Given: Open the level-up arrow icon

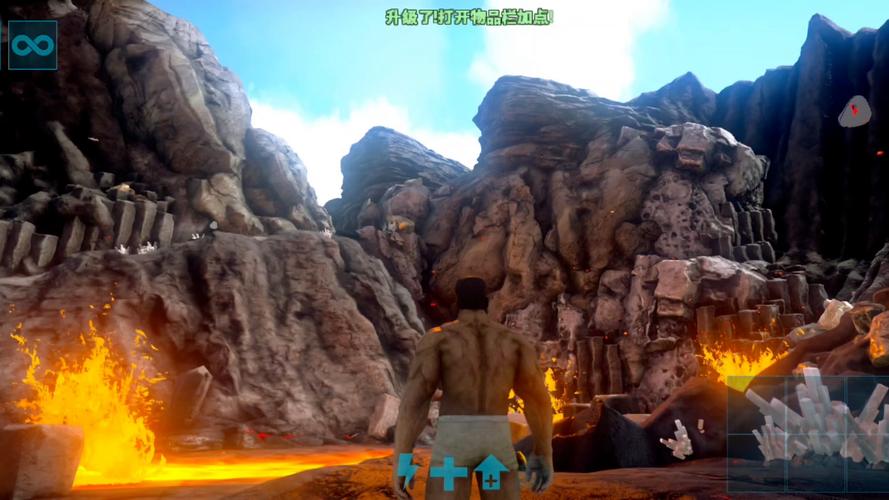Looking at the screenshot, I should point(490,471).
